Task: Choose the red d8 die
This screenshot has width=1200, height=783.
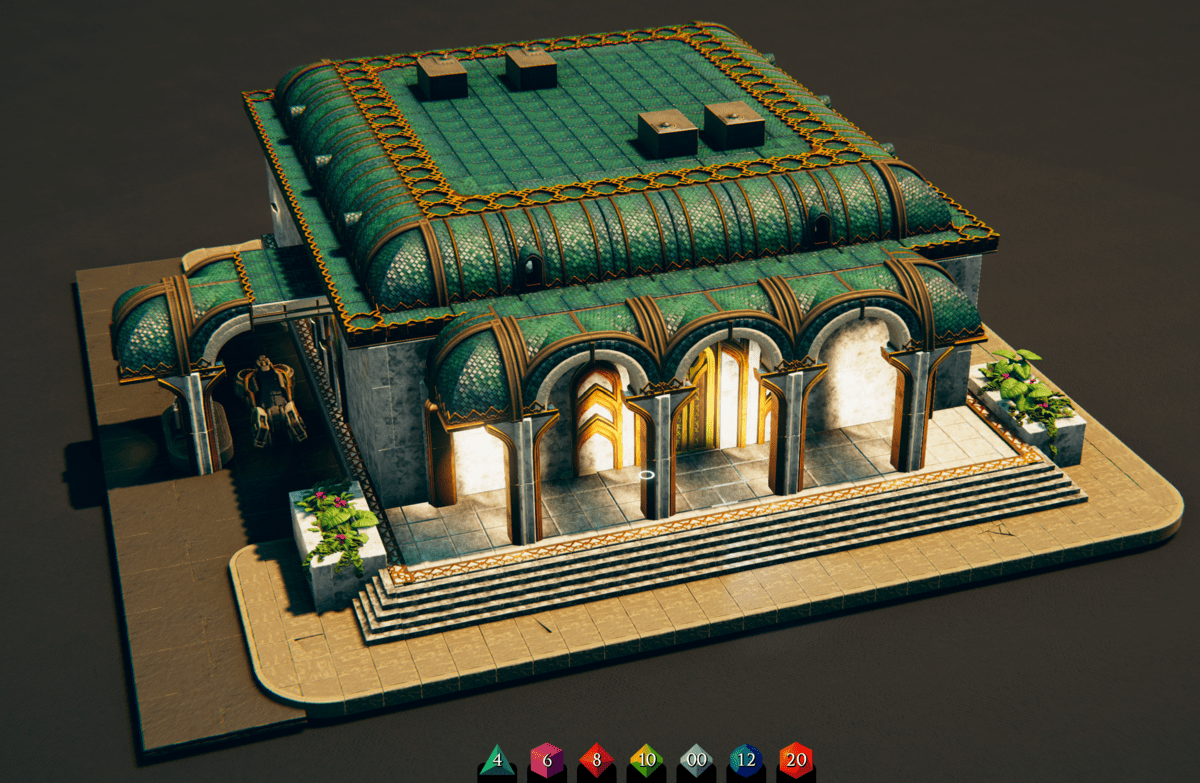Action: (x=596, y=761)
